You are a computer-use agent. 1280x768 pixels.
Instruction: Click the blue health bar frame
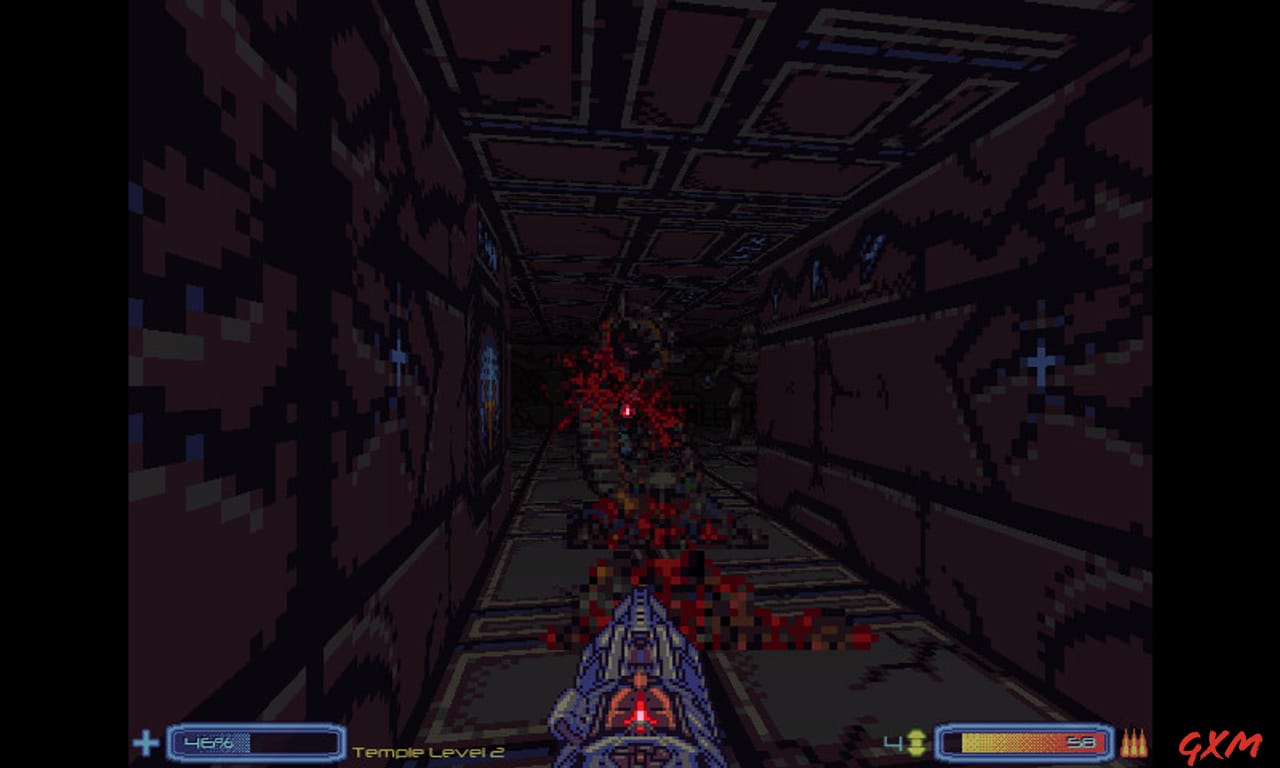point(255,743)
